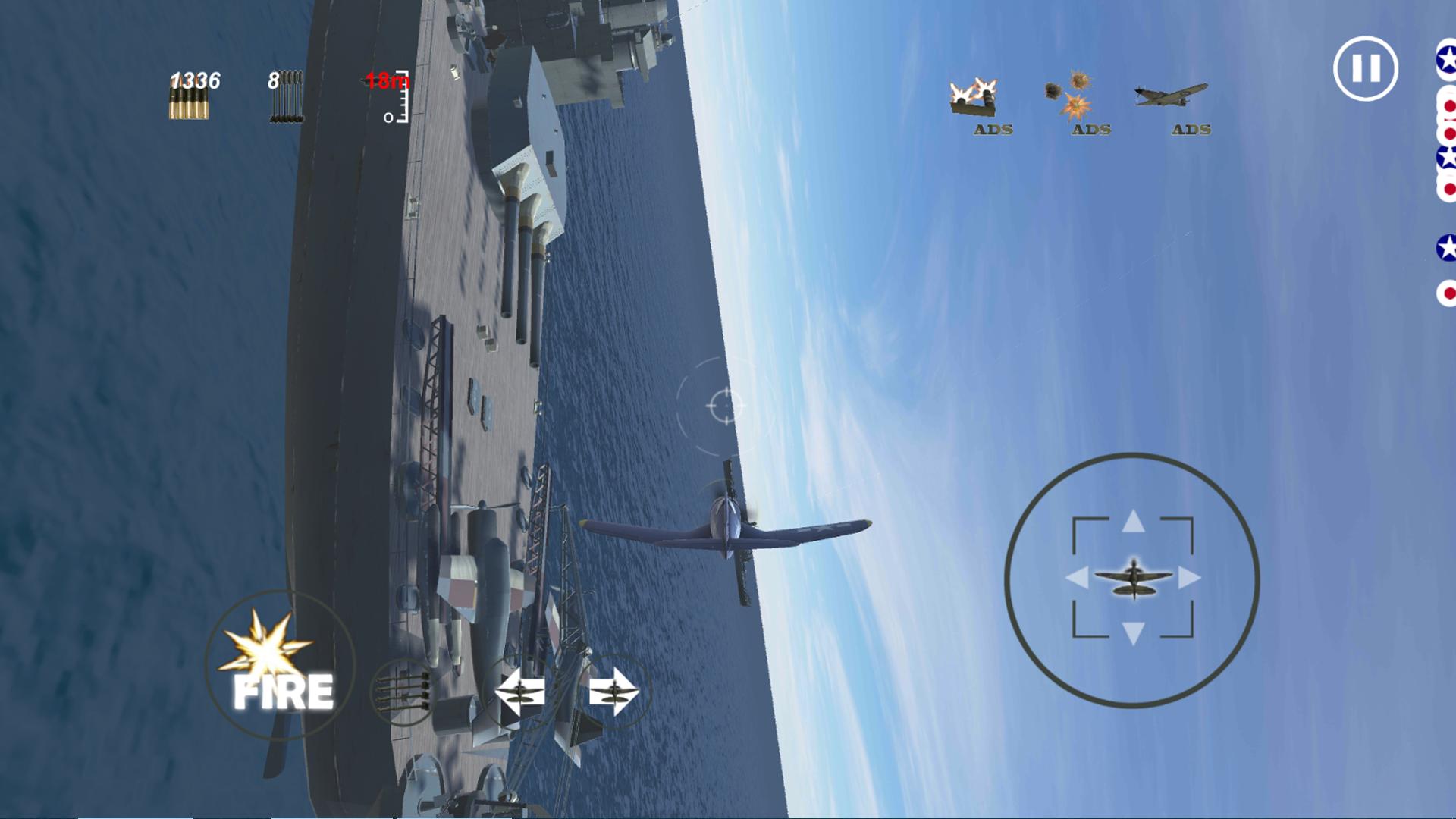Tap the lower star roundel on the right edge
The image size is (1456, 819).
pos(1445,246)
